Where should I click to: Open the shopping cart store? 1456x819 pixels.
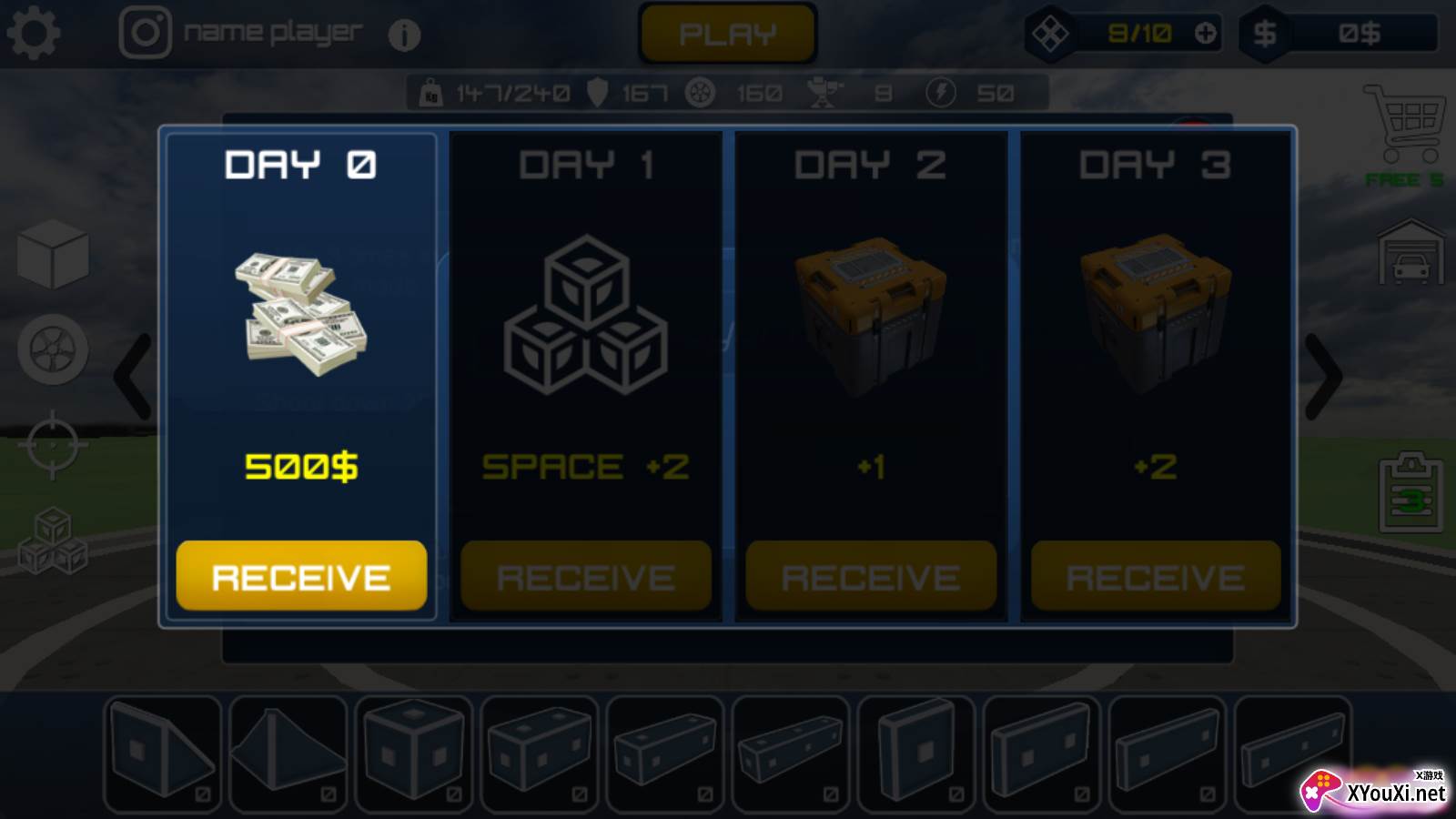click(x=1404, y=123)
